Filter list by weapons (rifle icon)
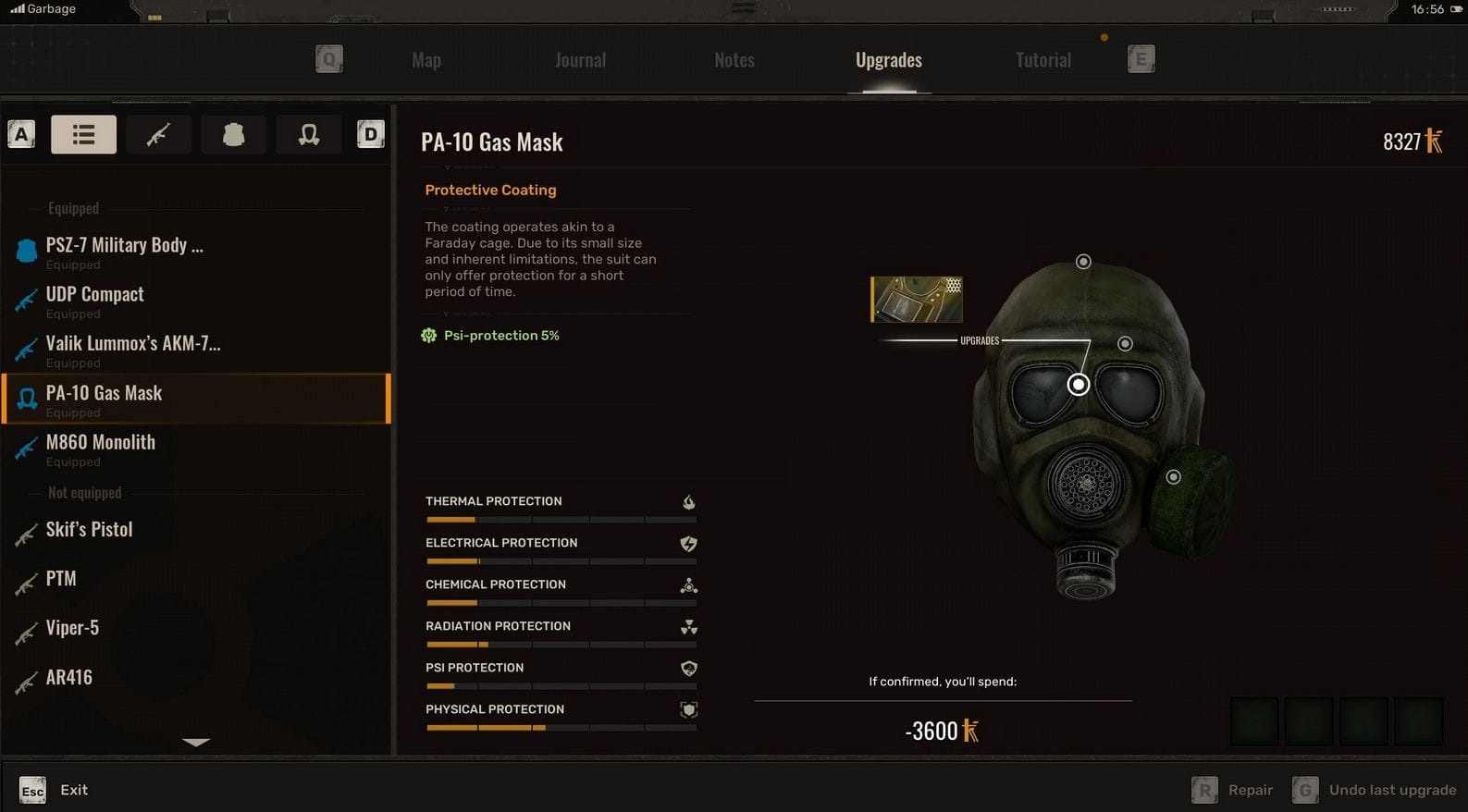This screenshot has width=1468, height=812. (158, 135)
